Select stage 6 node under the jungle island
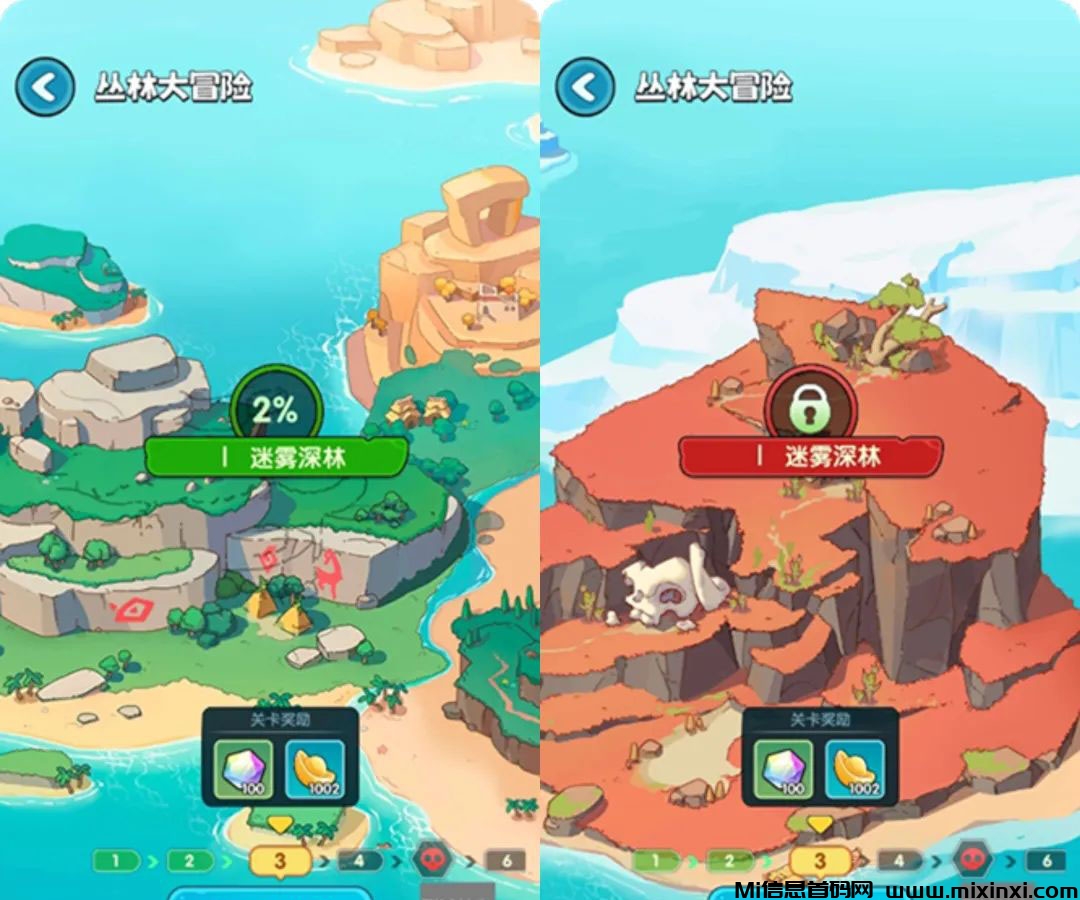1080x900 pixels. [x=506, y=861]
